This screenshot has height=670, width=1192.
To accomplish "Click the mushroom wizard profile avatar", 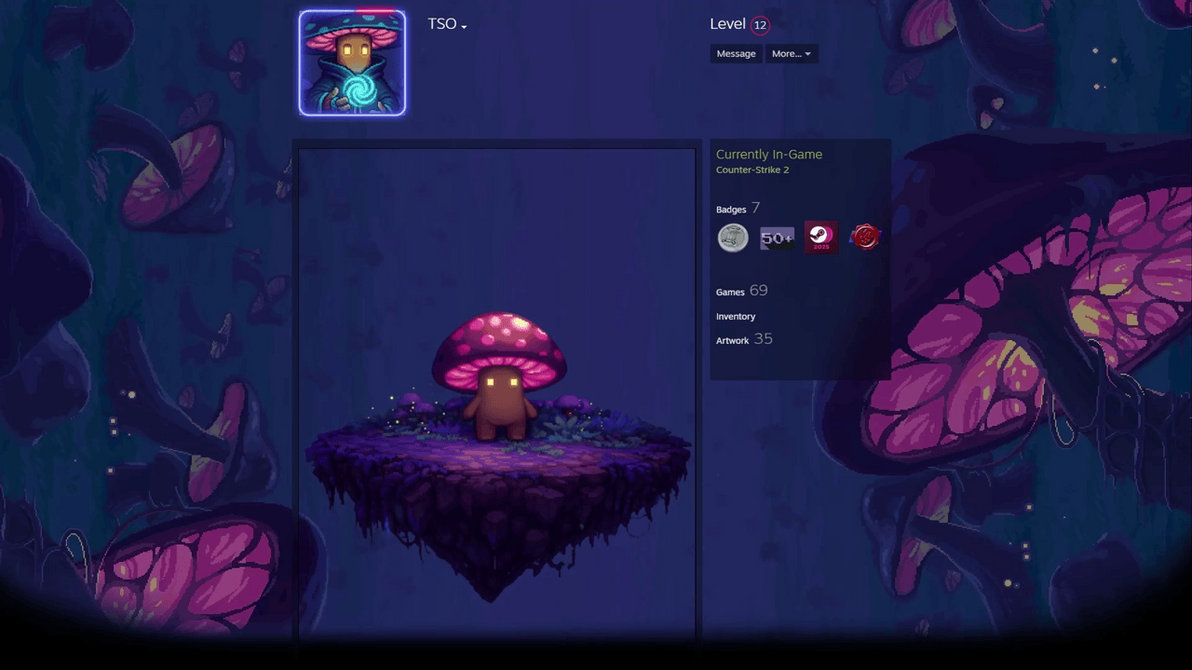I will [352, 63].
